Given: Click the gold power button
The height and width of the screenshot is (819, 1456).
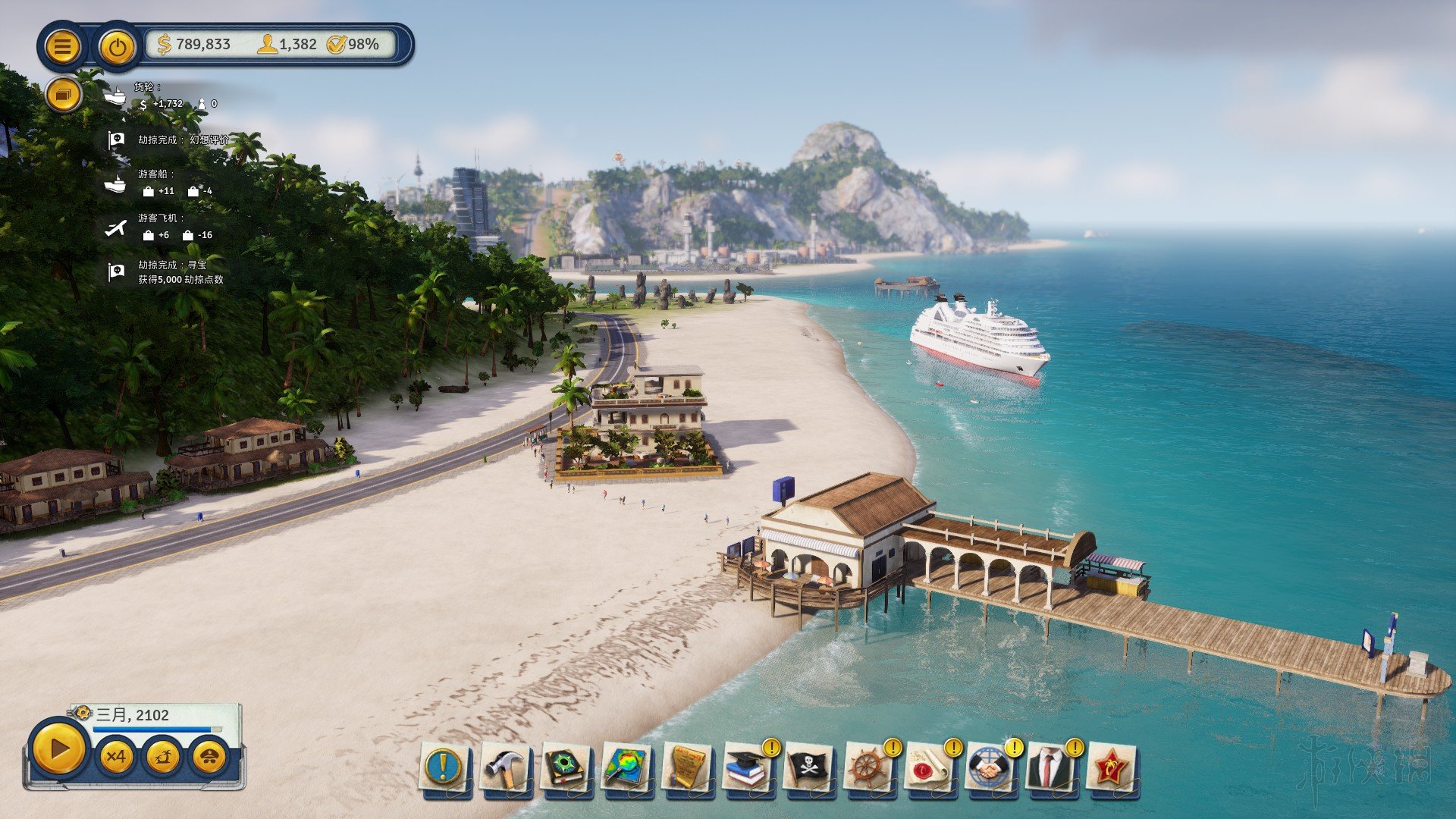Looking at the screenshot, I should (117, 47).
